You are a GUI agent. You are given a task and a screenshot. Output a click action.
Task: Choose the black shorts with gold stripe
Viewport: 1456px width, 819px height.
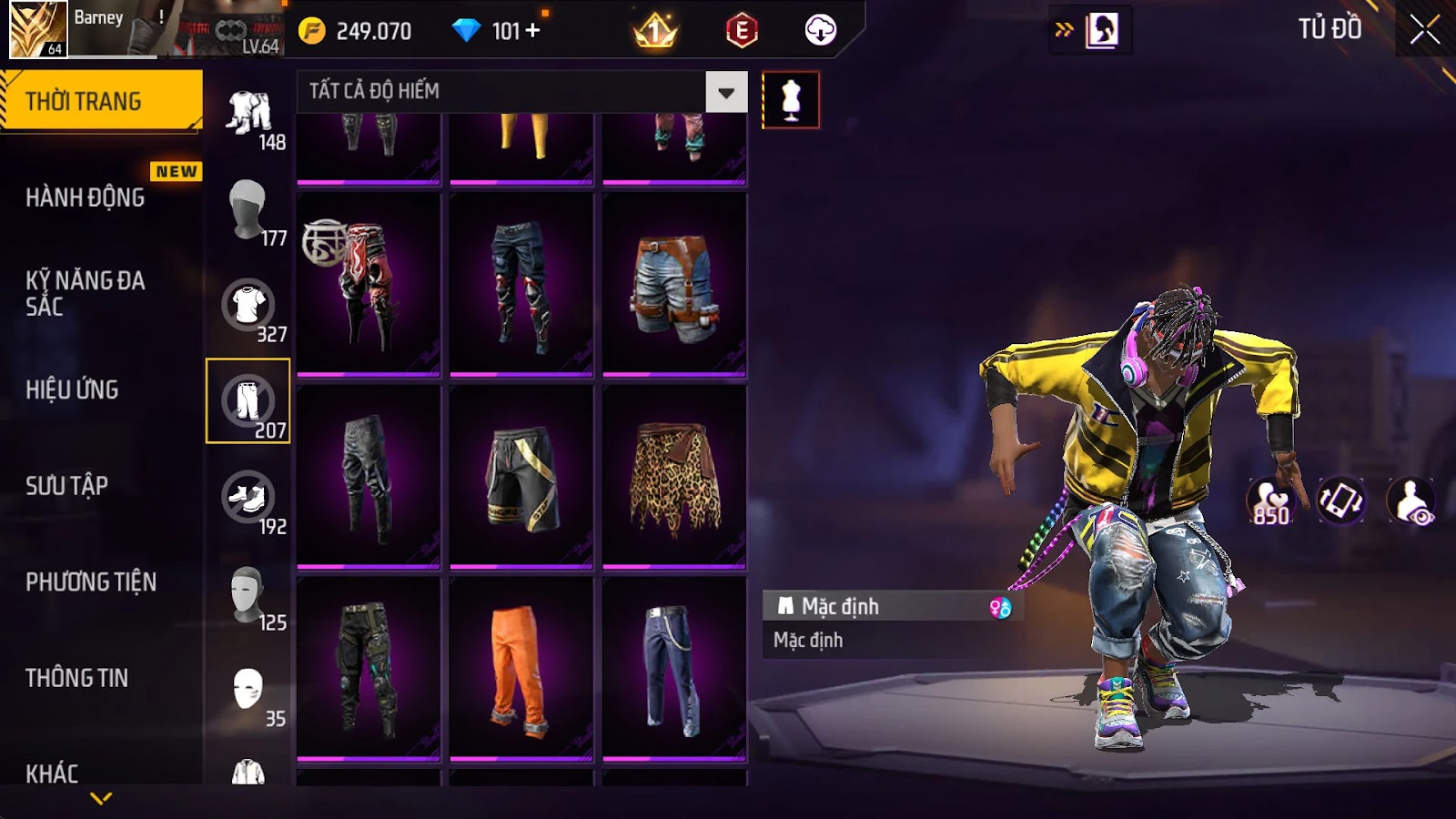point(521,477)
